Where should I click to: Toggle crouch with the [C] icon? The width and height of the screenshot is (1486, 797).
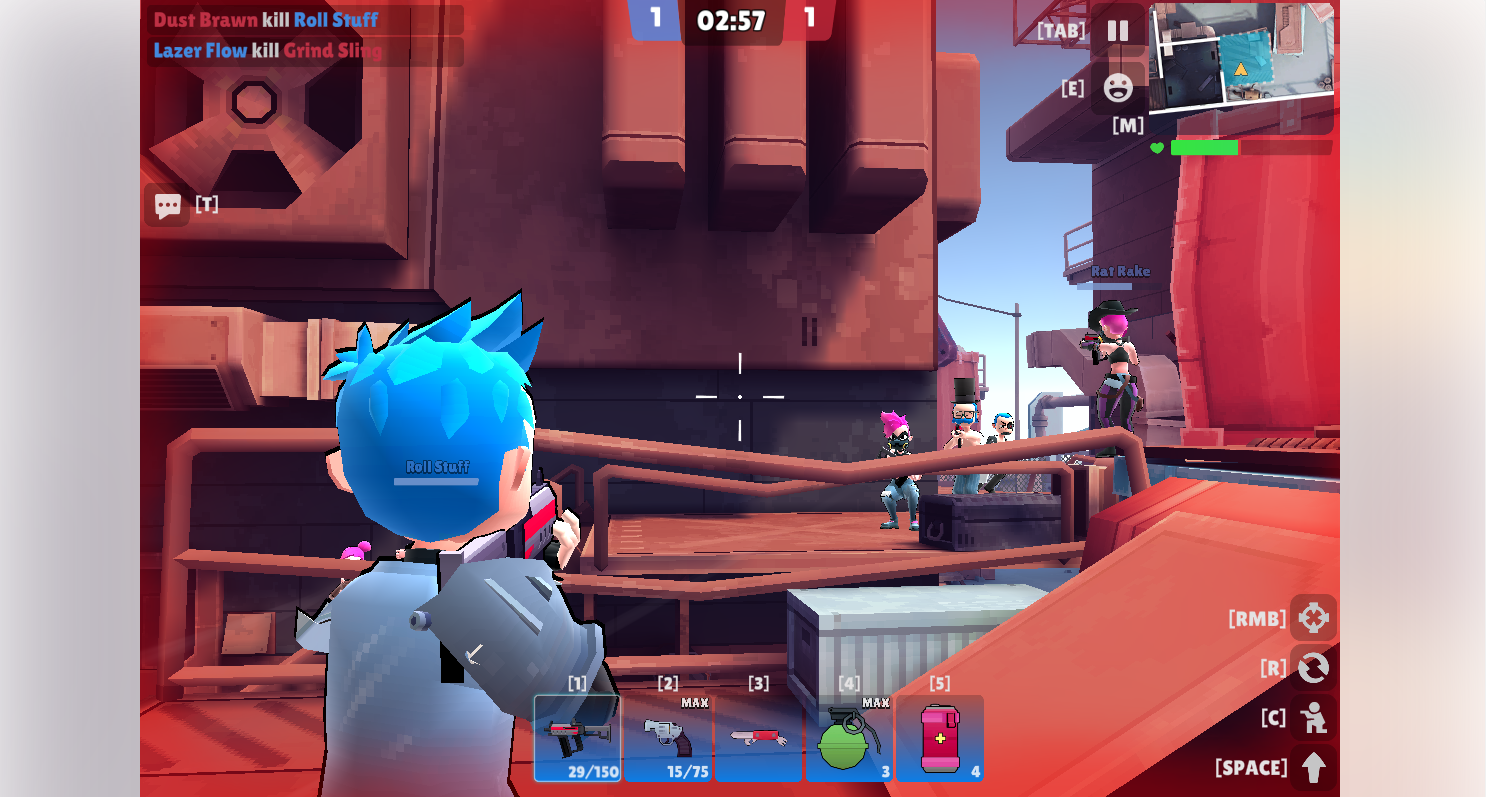(1315, 719)
